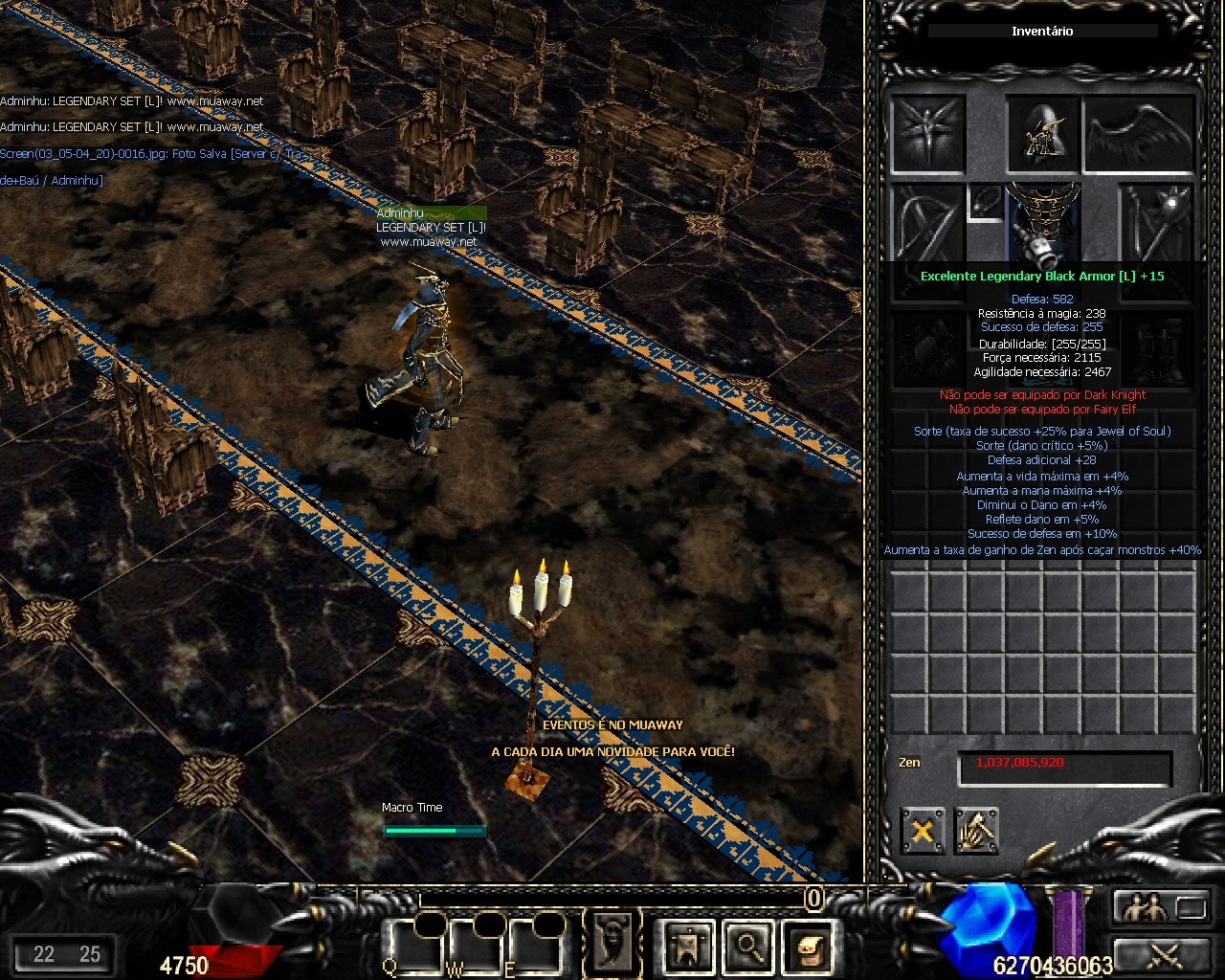Select the Legendary Black Armor chest slot
This screenshot has height=980, width=1225.
1042,226
